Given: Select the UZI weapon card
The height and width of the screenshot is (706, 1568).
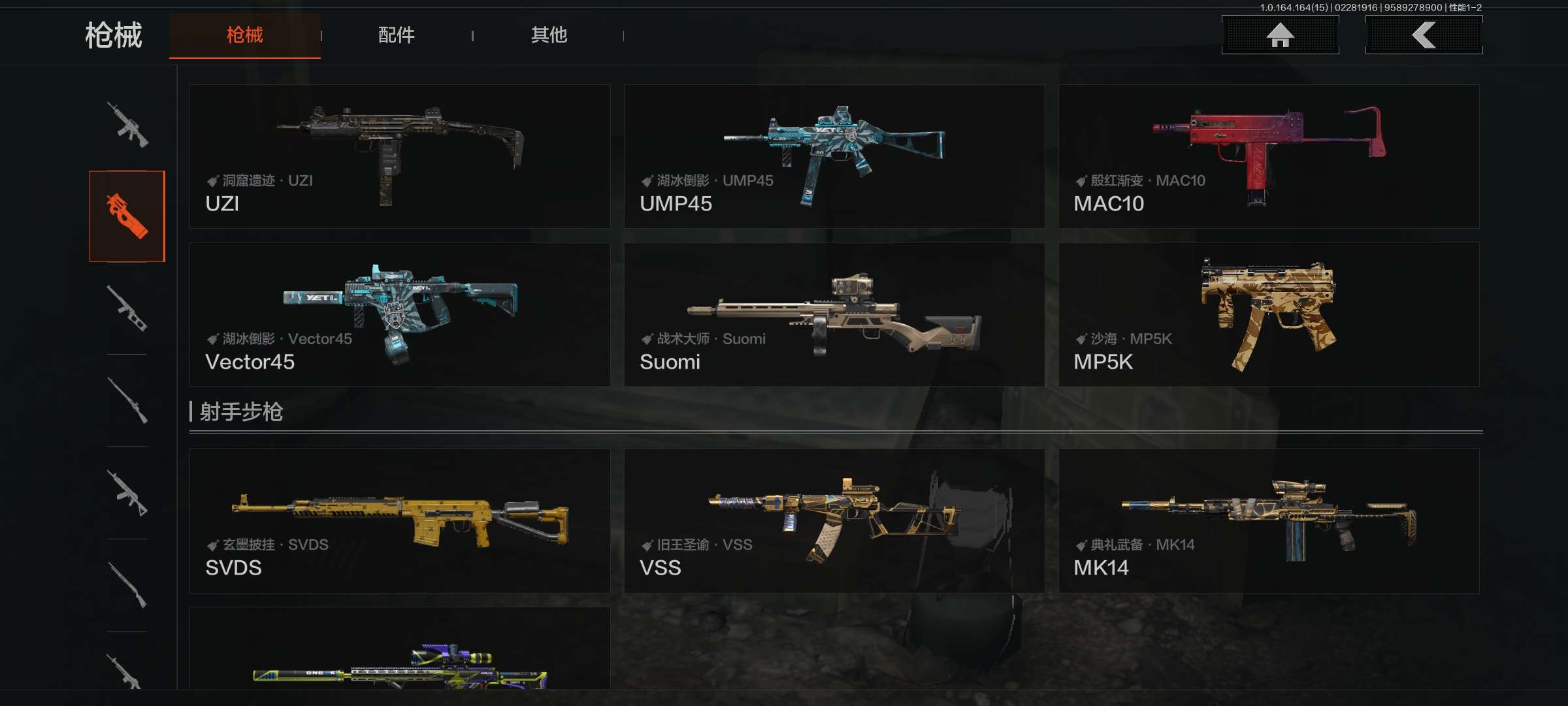Looking at the screenshot, I should (x=399, y=156).
